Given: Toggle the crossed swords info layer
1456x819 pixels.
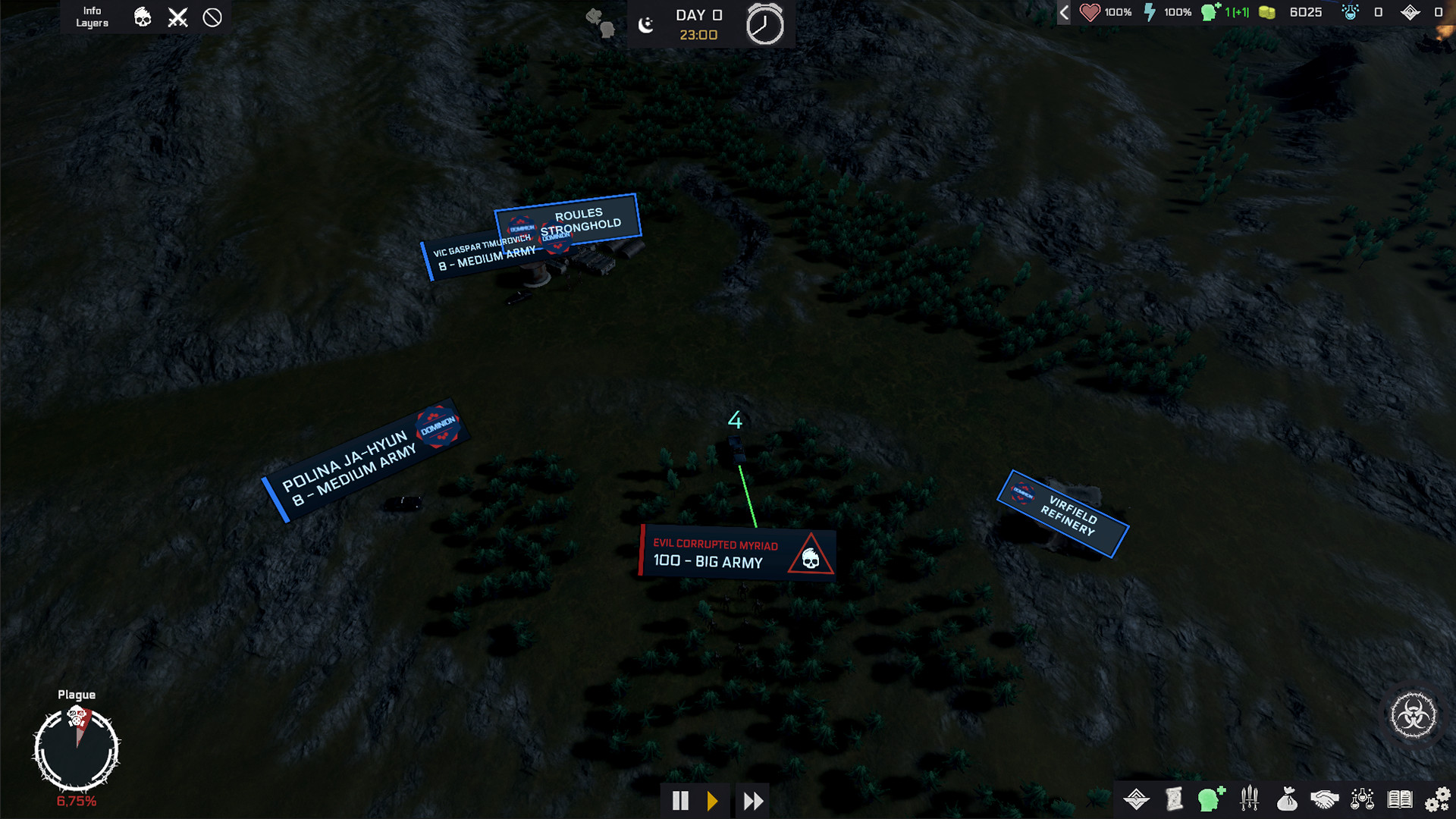Looking at the screenshot, I should tap(177, 16).
